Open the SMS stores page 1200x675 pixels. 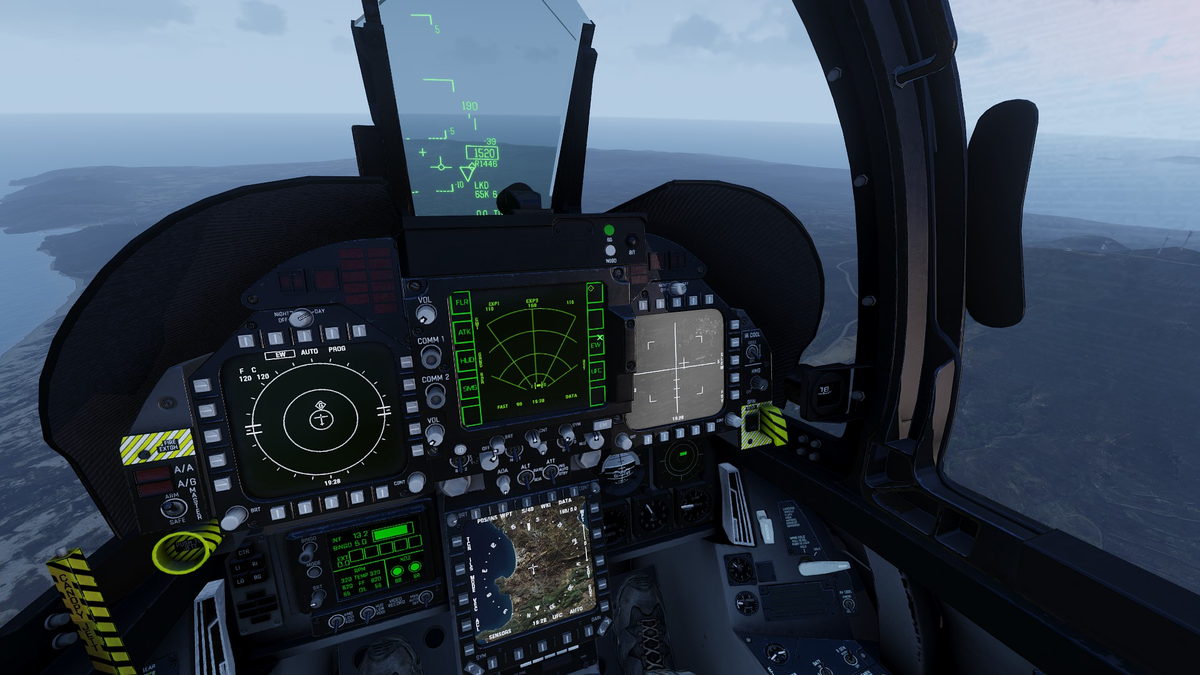click(468, 388)
